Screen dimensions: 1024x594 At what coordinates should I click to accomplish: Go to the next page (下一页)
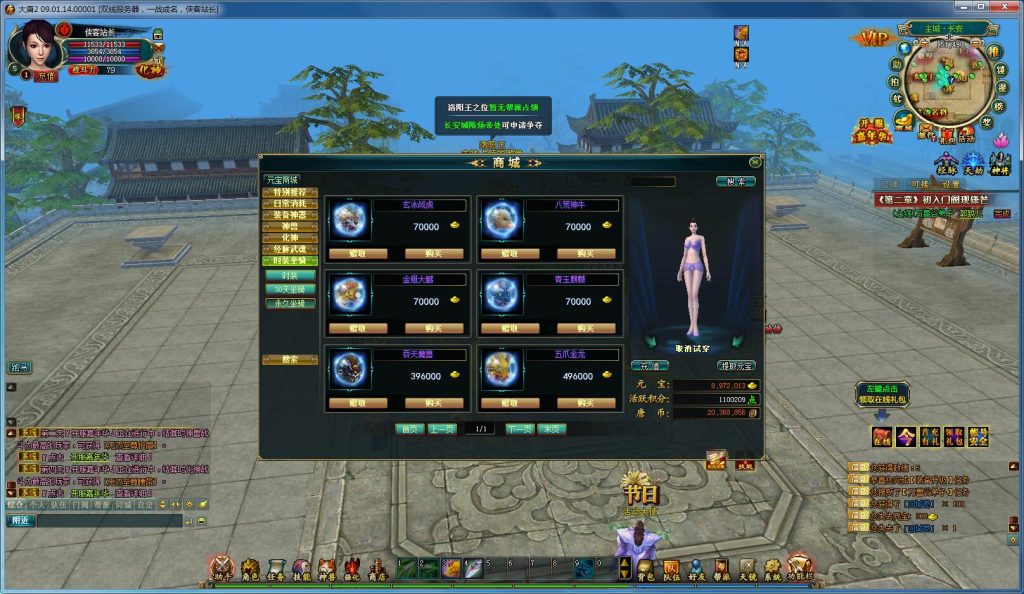pyautogui.click(x=519, y=429)
